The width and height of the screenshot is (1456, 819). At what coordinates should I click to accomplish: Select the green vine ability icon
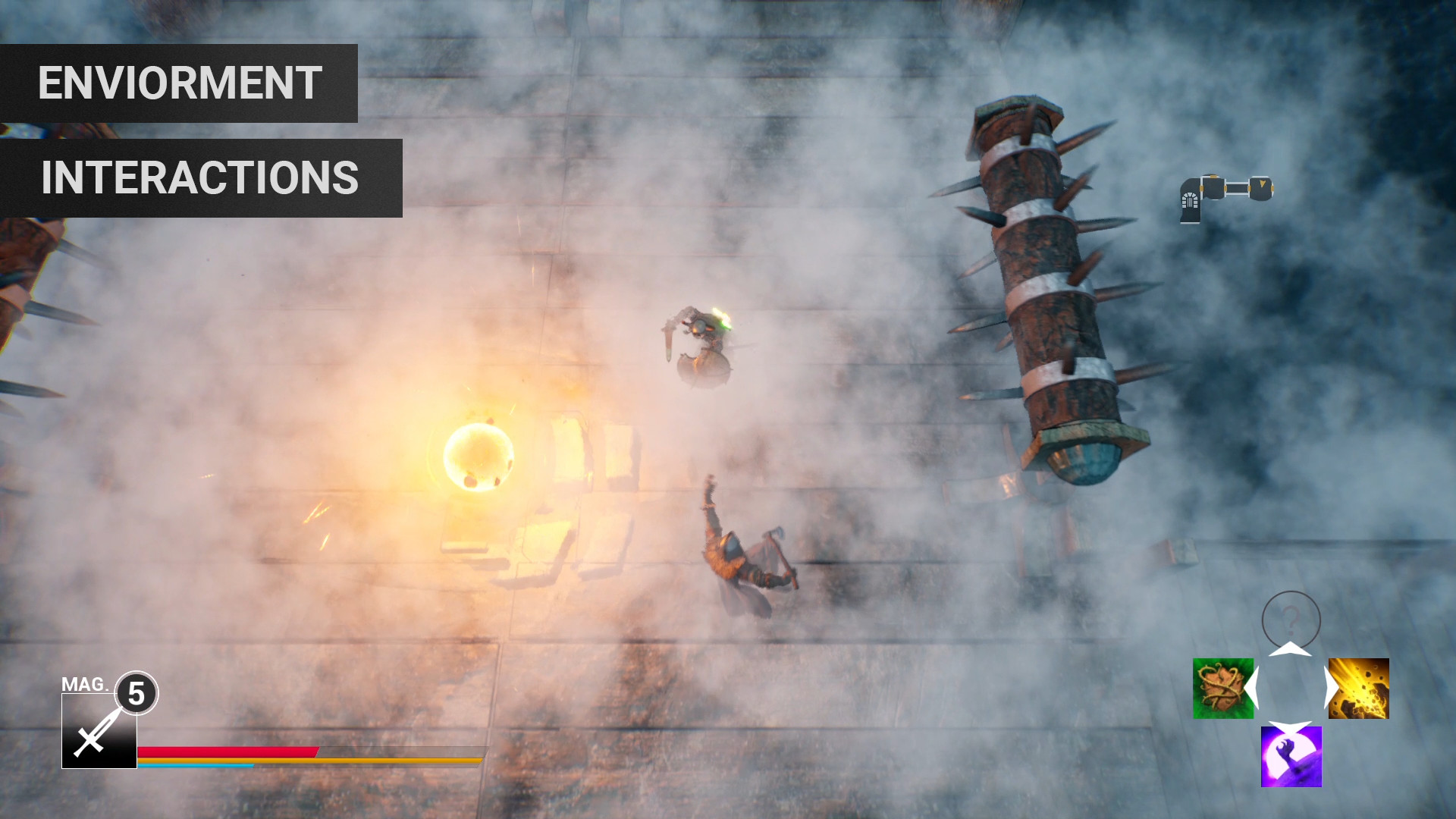pos(1222,689)
